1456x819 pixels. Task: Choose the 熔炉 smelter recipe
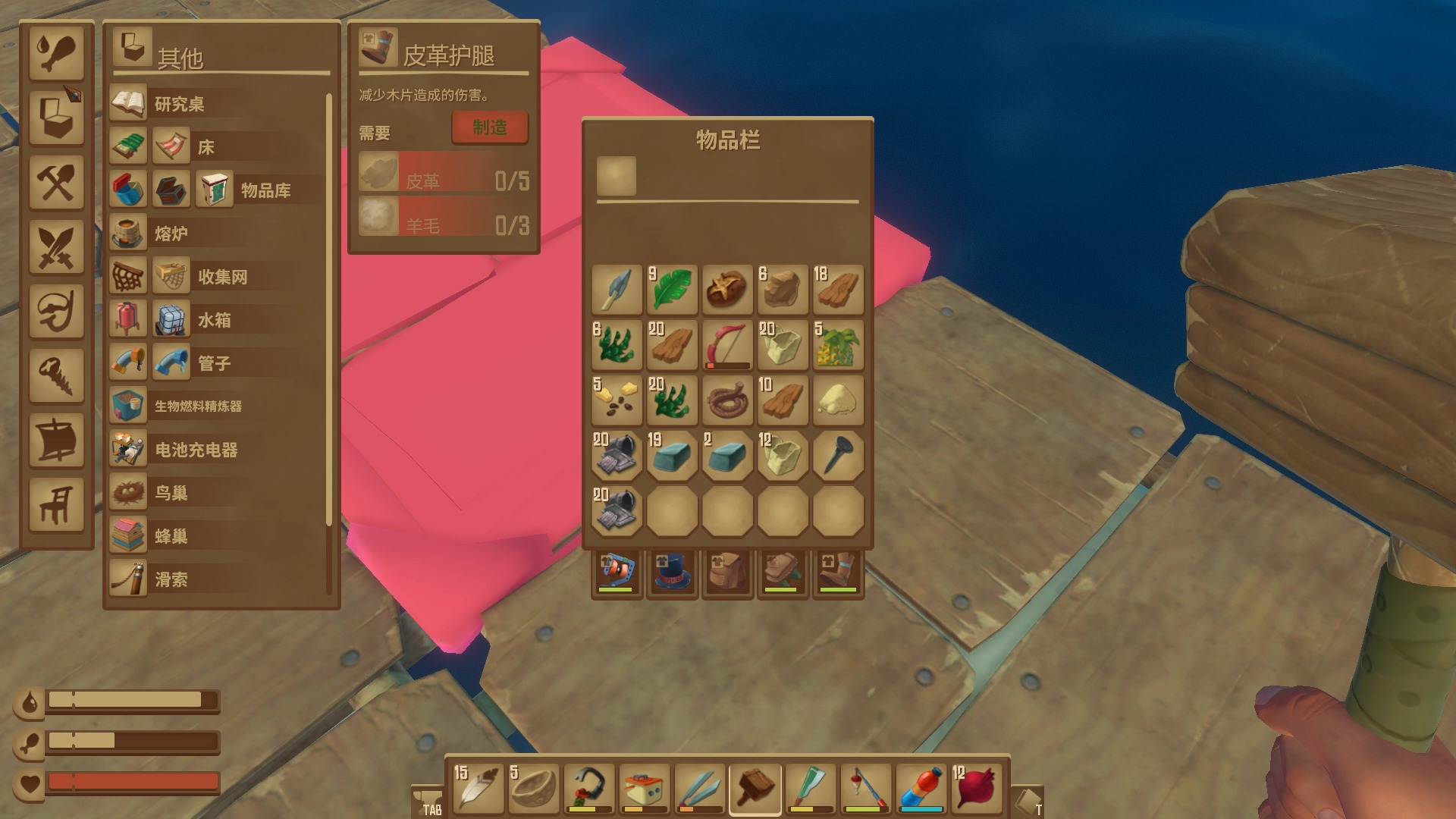coord(171,234)
